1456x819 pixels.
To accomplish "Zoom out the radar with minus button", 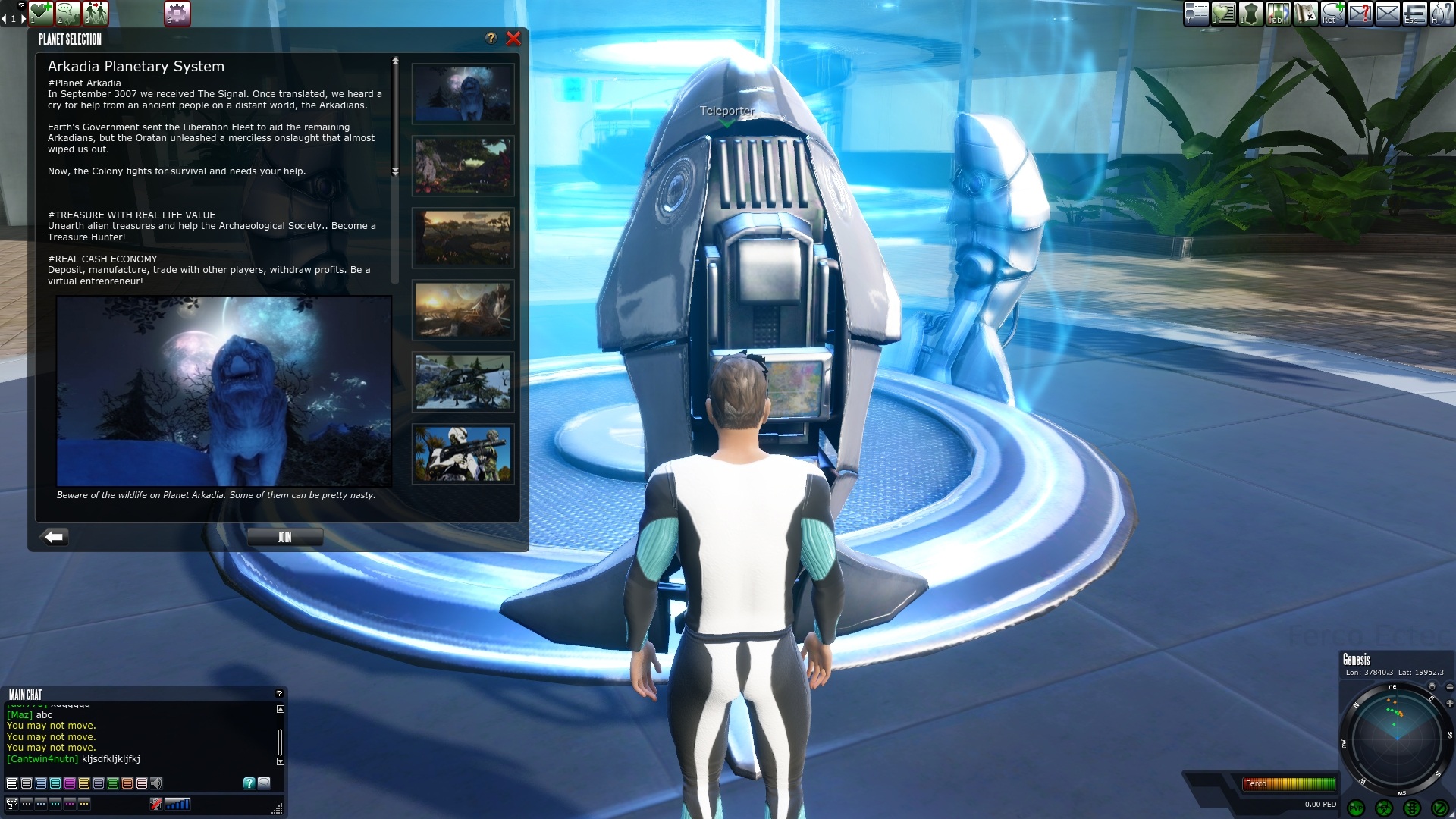I will coord(1449,687).
